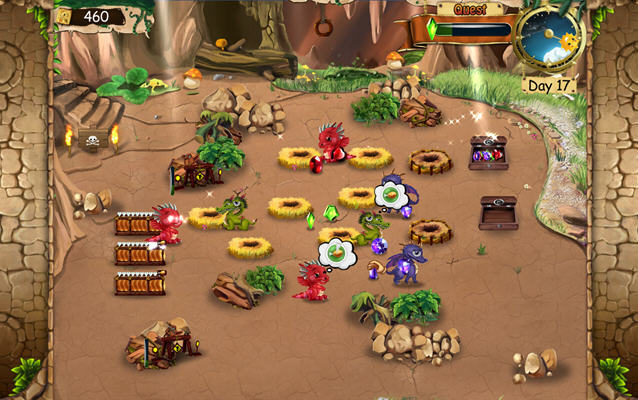Screen dimensions: 638x400
Task: Open the Quest panel
Action: click(x=470, y=10)
